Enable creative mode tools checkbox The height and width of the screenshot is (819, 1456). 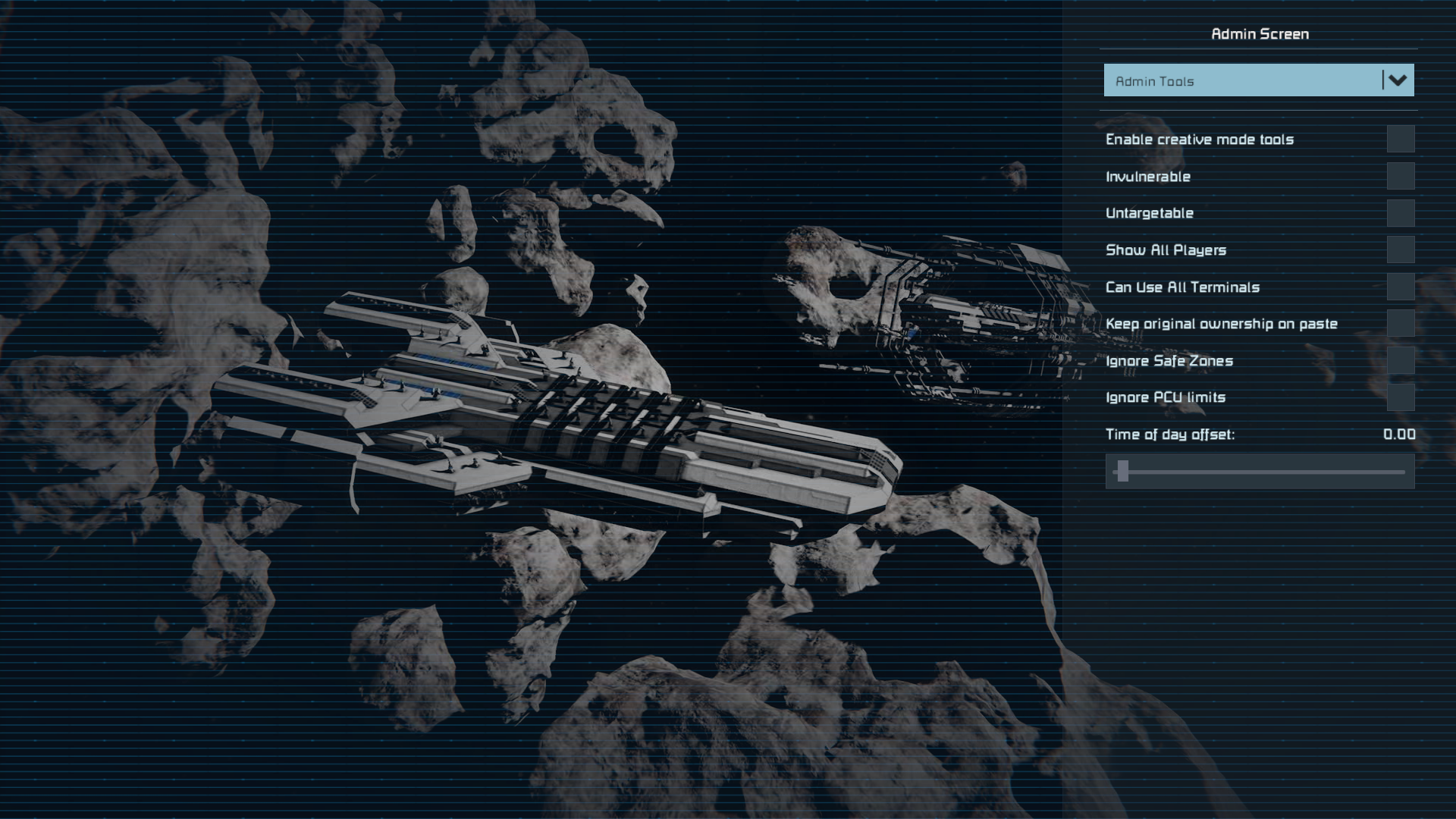(1400, 140)
